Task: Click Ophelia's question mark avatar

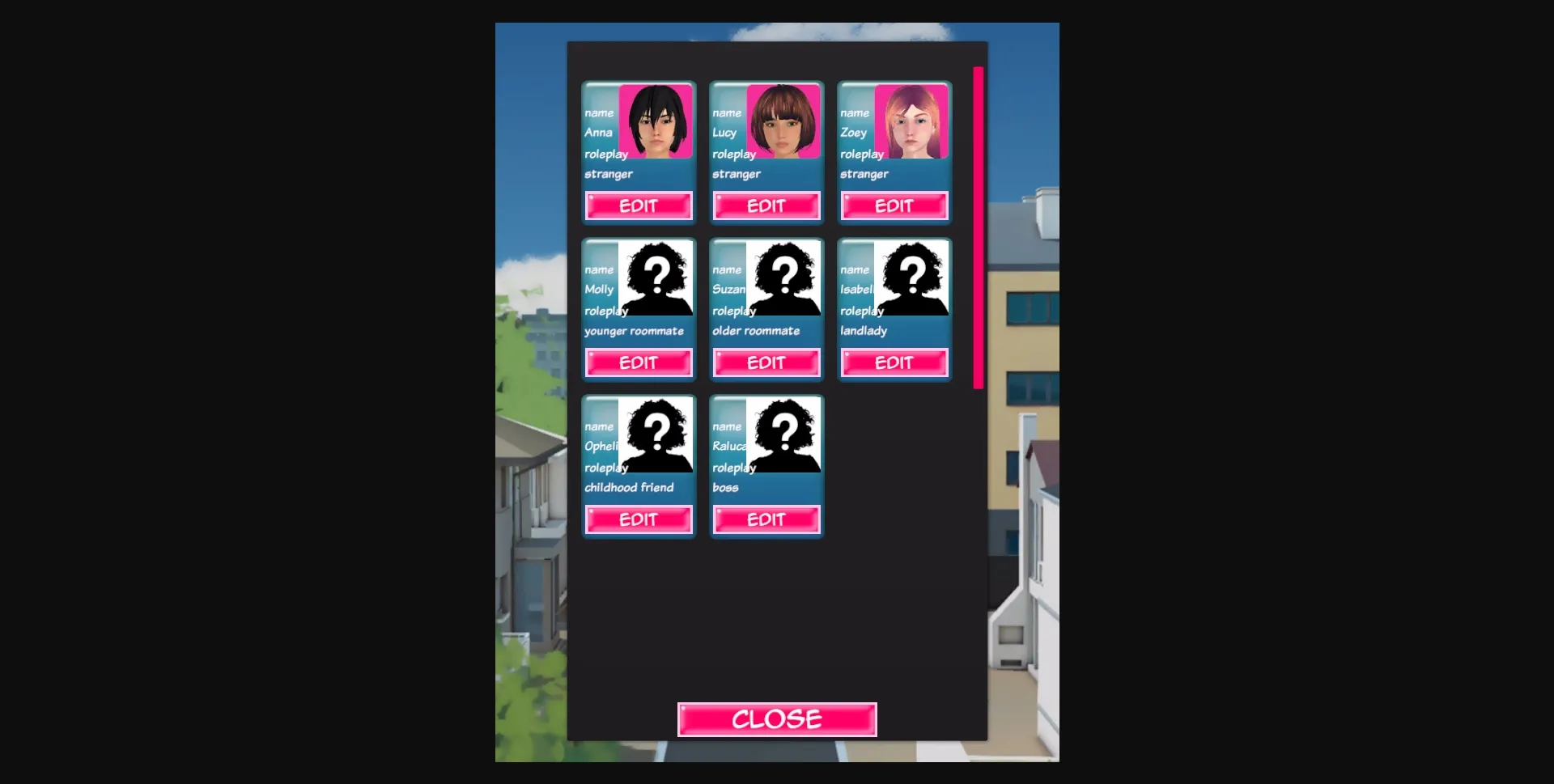Action: point(657,435)
